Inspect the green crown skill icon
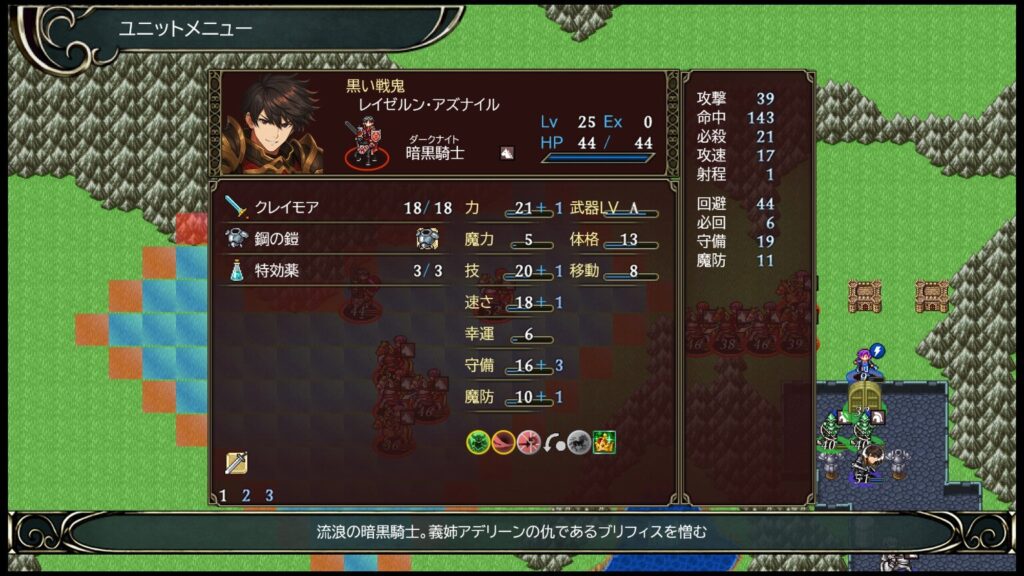Screen dimensions: 1024x576 [604, 442]
